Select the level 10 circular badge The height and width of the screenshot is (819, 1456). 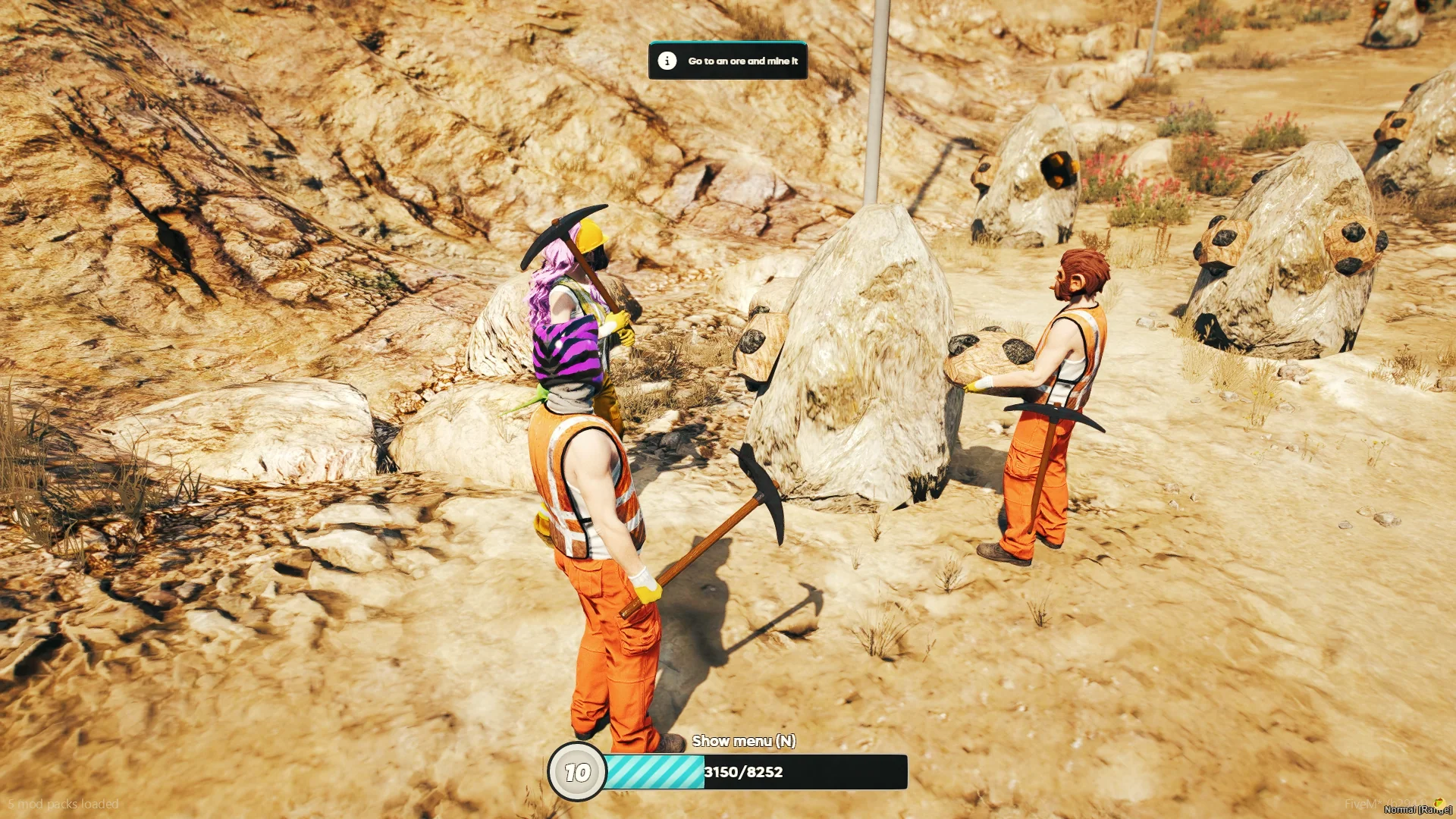tap(577, 772)
